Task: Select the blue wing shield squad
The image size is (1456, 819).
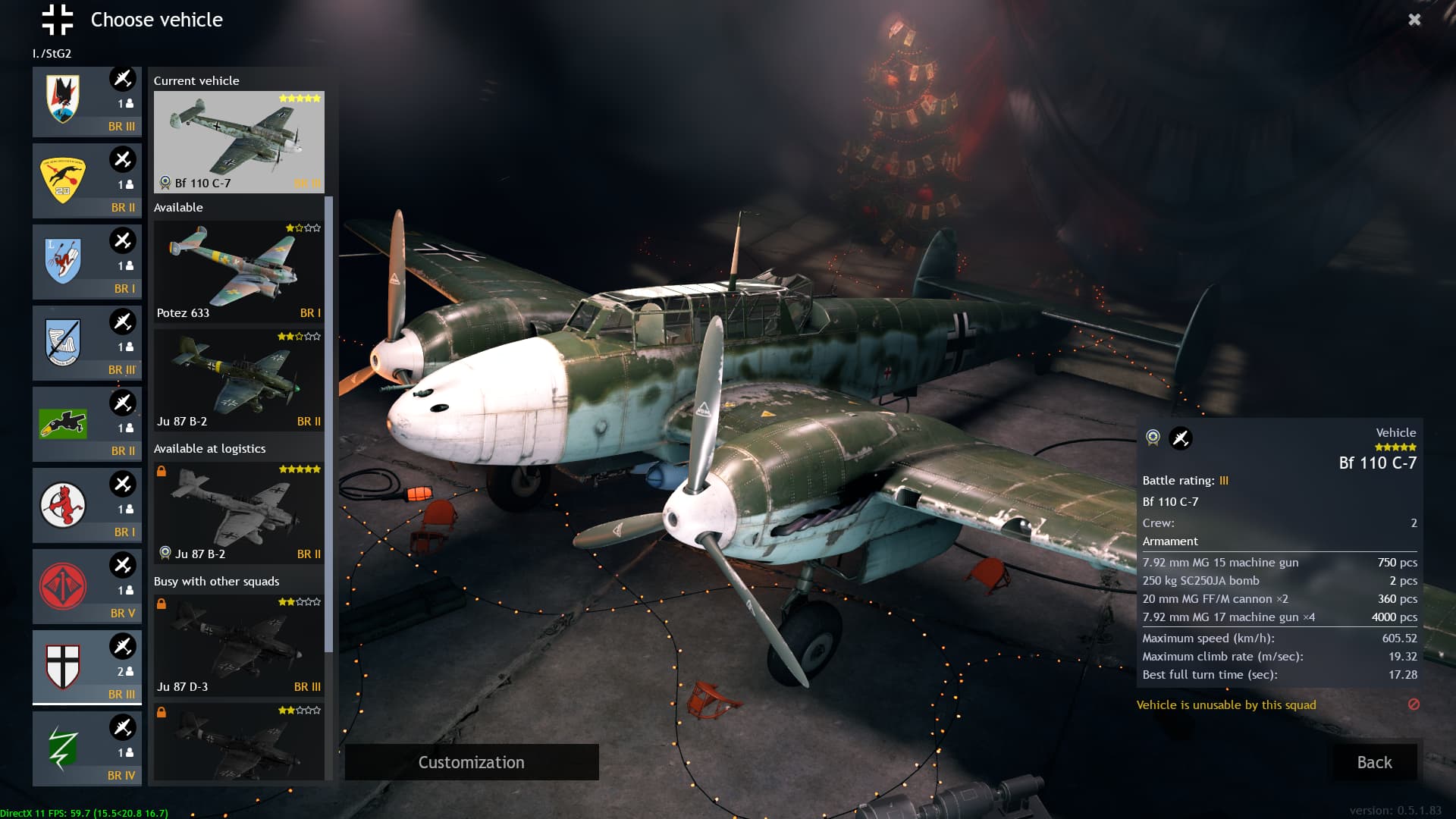Action: coord(86,344)
